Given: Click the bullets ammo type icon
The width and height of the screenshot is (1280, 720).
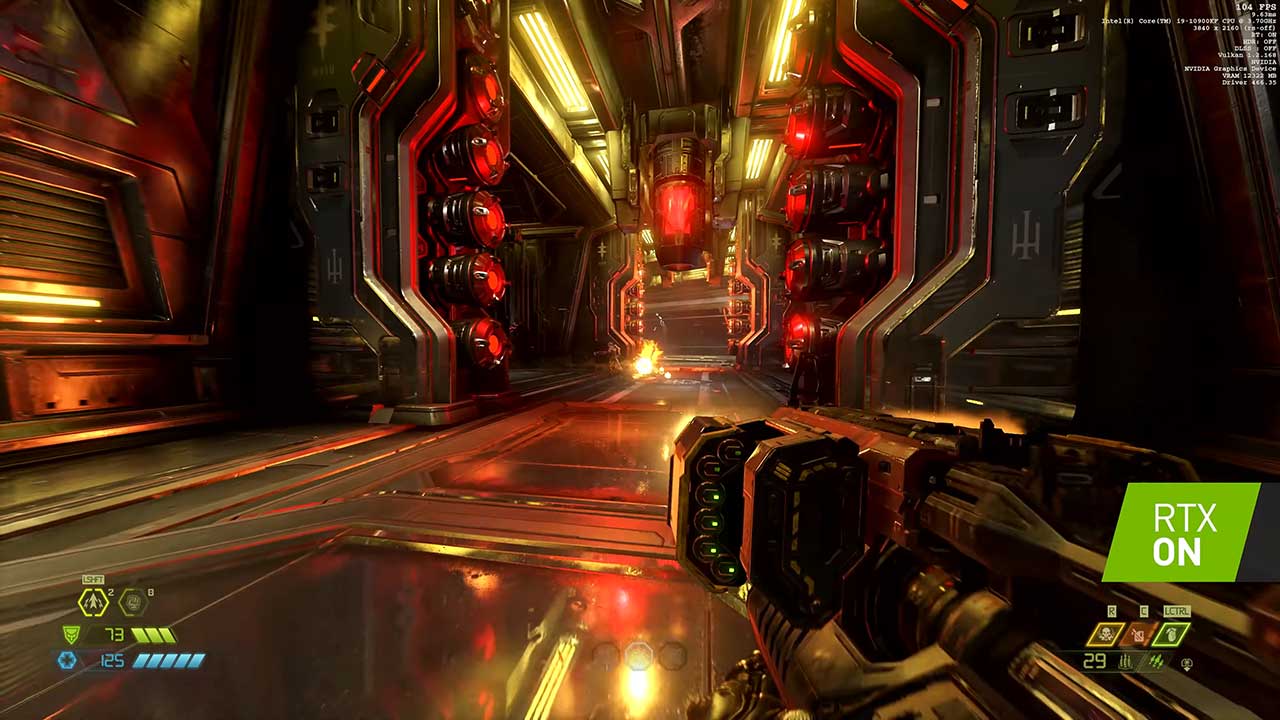Looking at the screenshot, I should (1126, 661).
